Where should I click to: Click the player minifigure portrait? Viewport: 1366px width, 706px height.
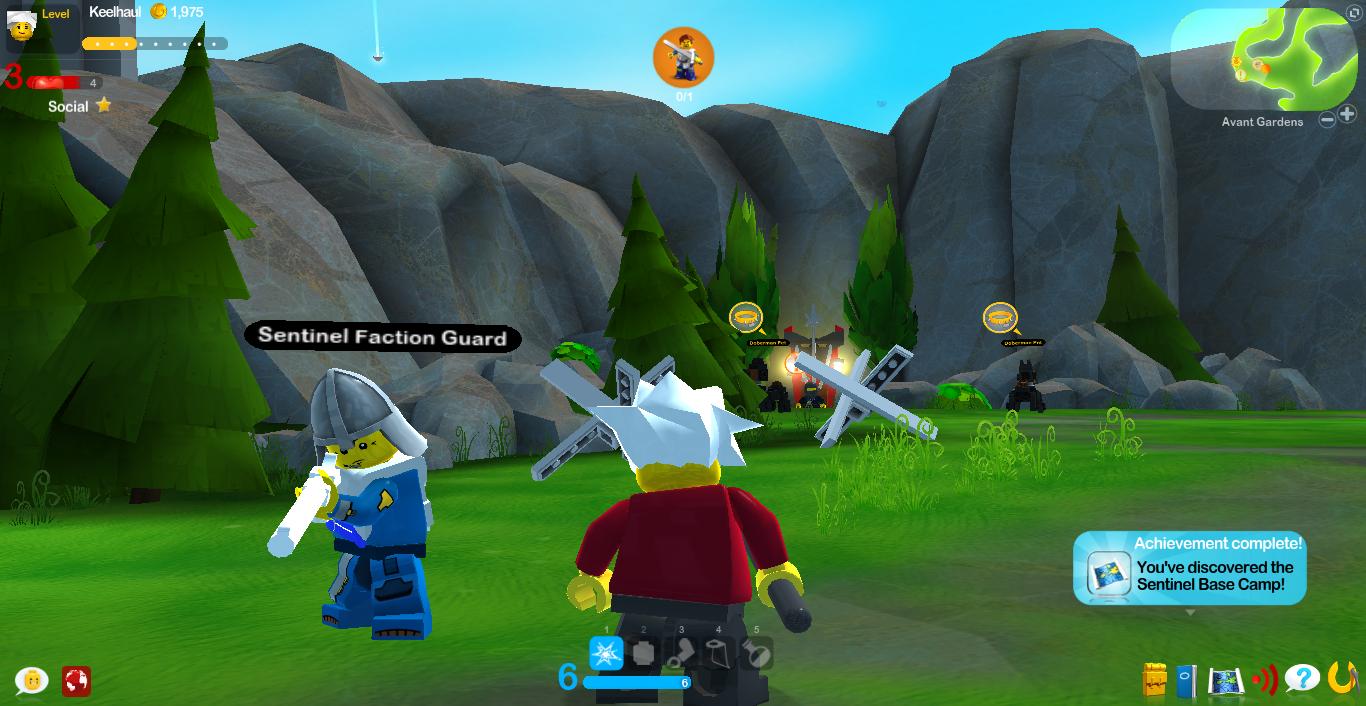pos(22,25)
